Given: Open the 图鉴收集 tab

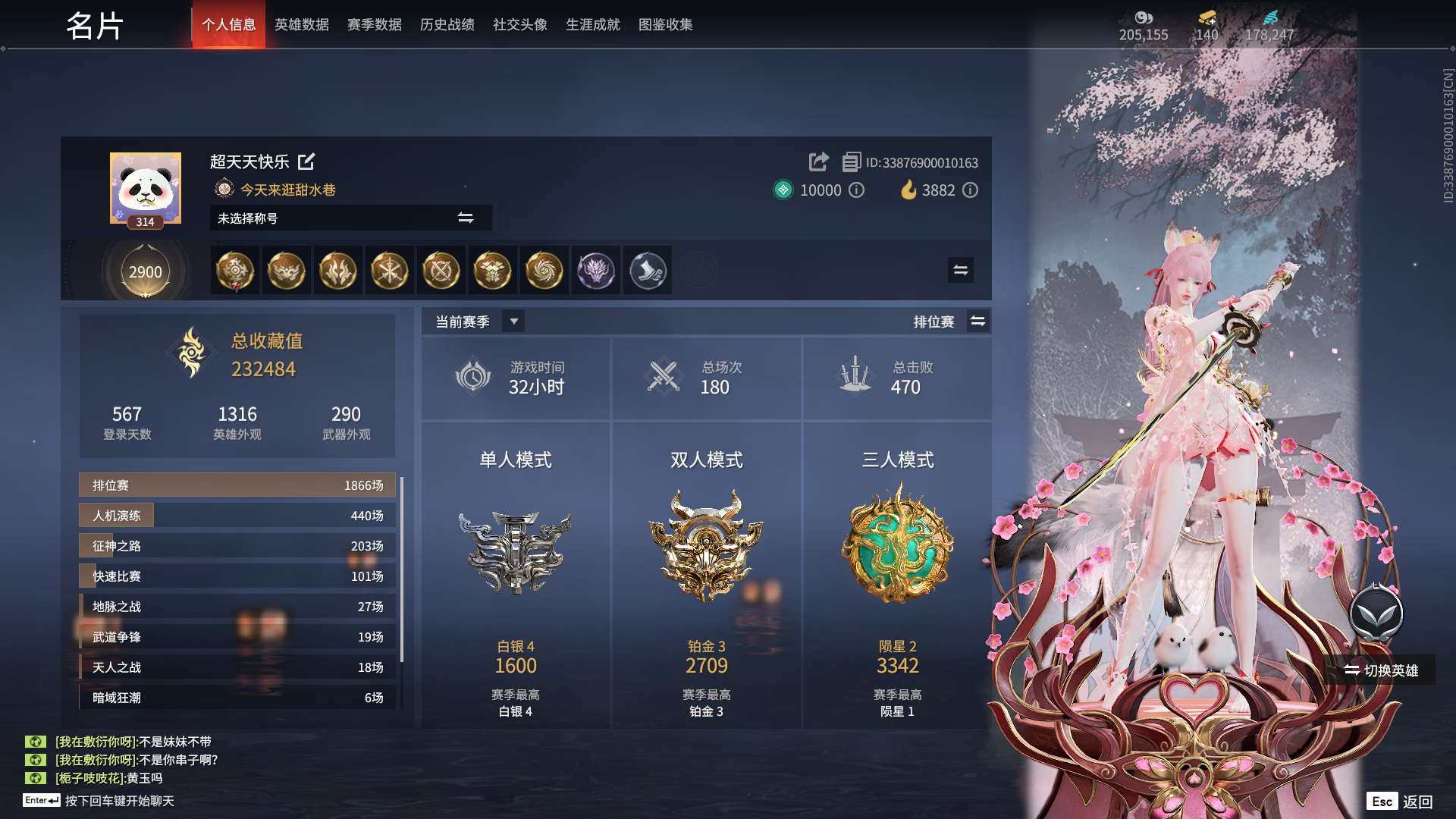Looking at the screenshot, I should (x=666, y=24).
